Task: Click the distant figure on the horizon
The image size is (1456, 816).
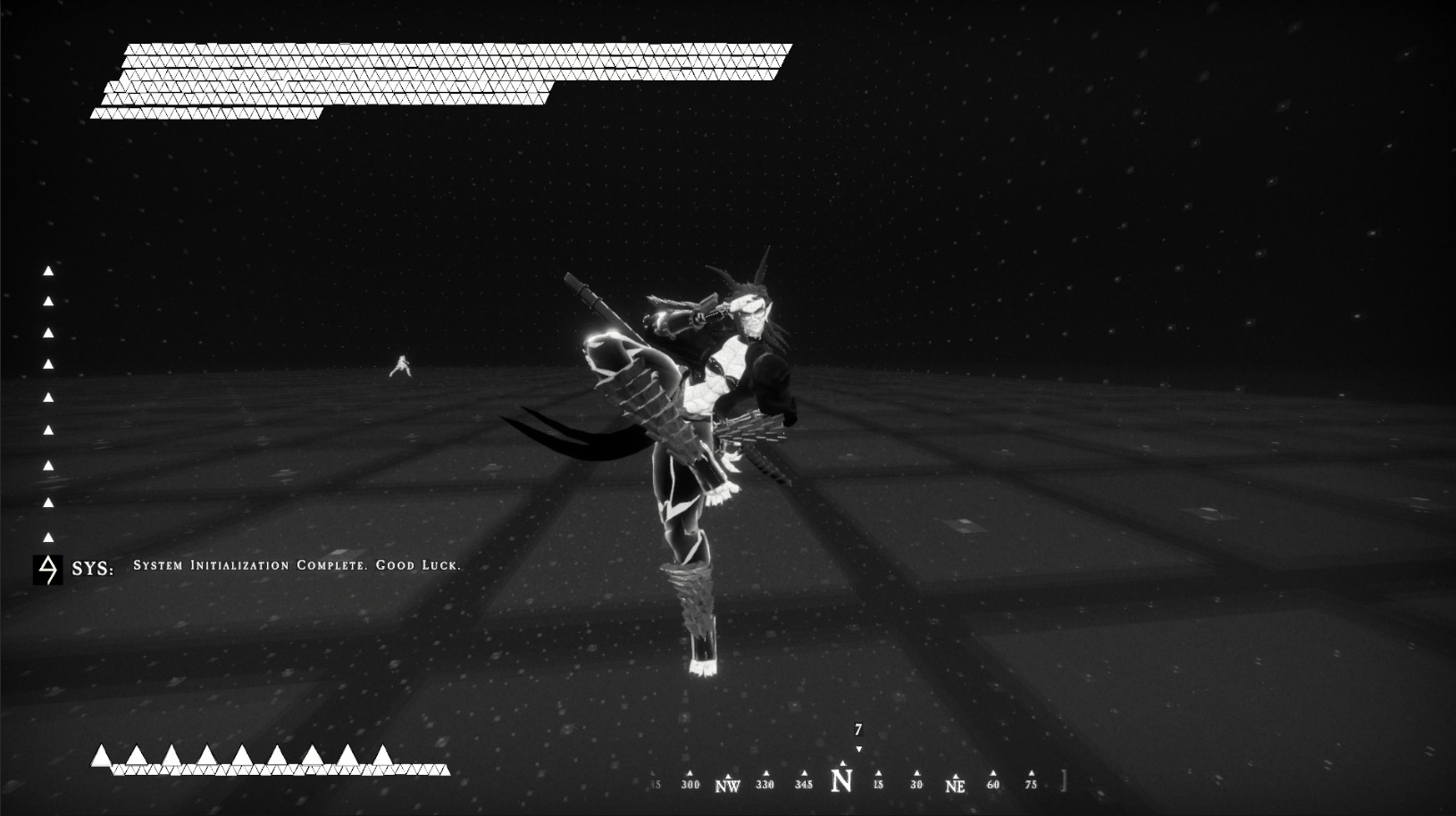Action: (x=404, y=365)
